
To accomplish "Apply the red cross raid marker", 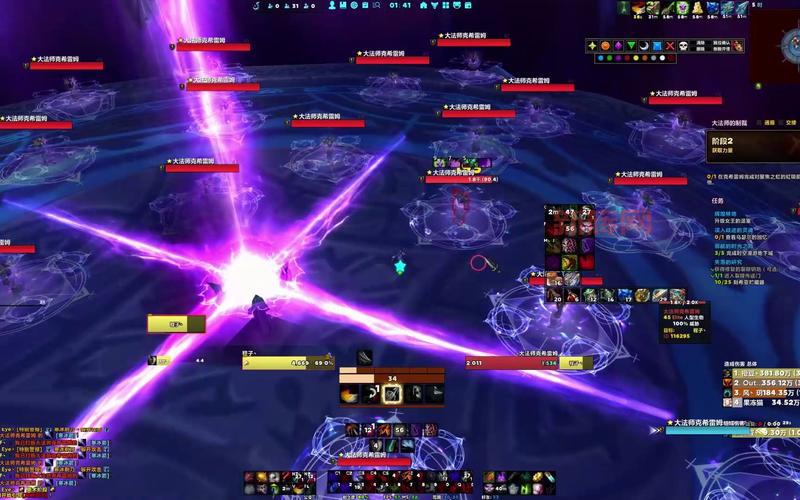I will pyautogui.click(x=671, y=46).
